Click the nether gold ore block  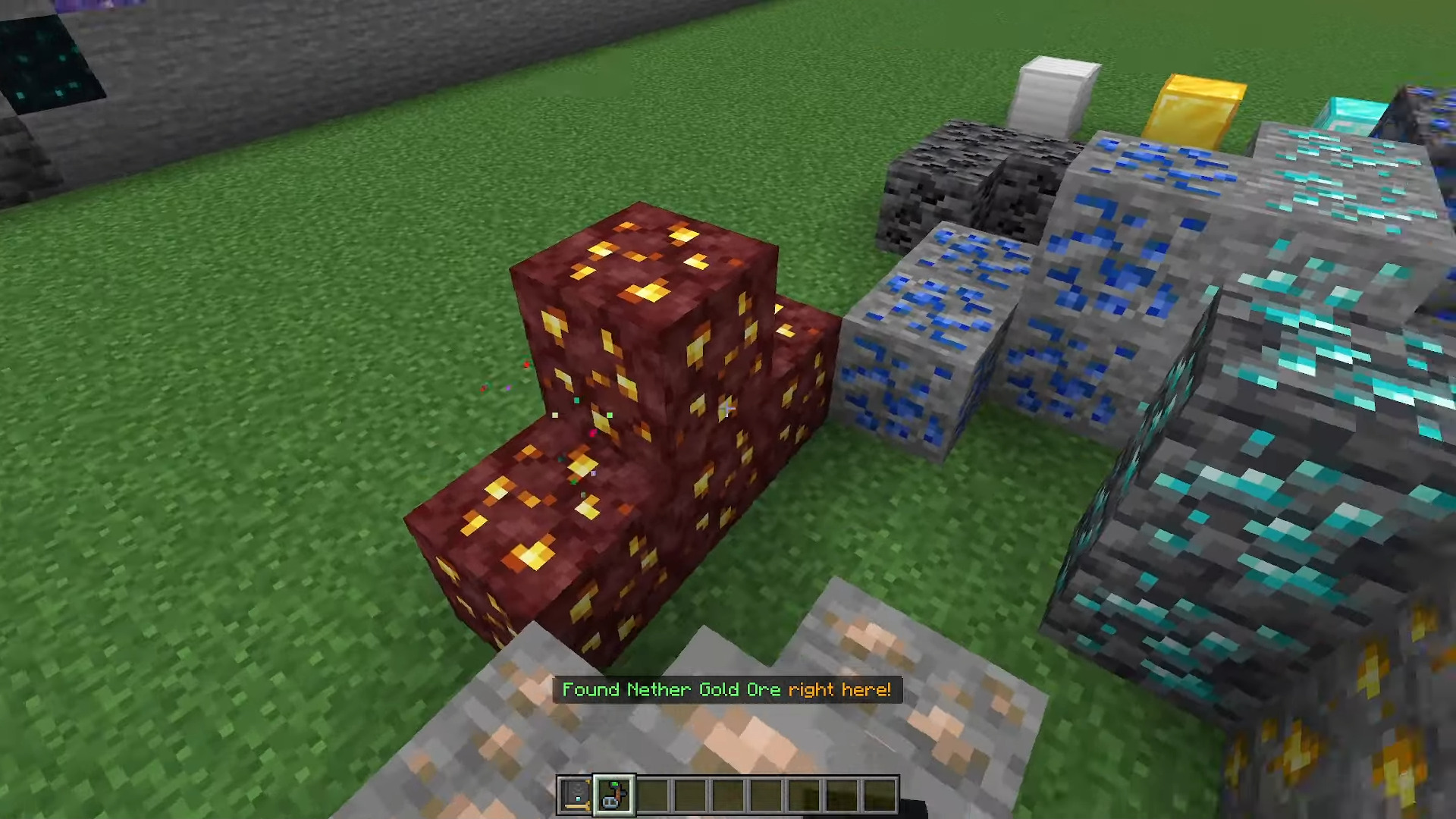[645, 364]
